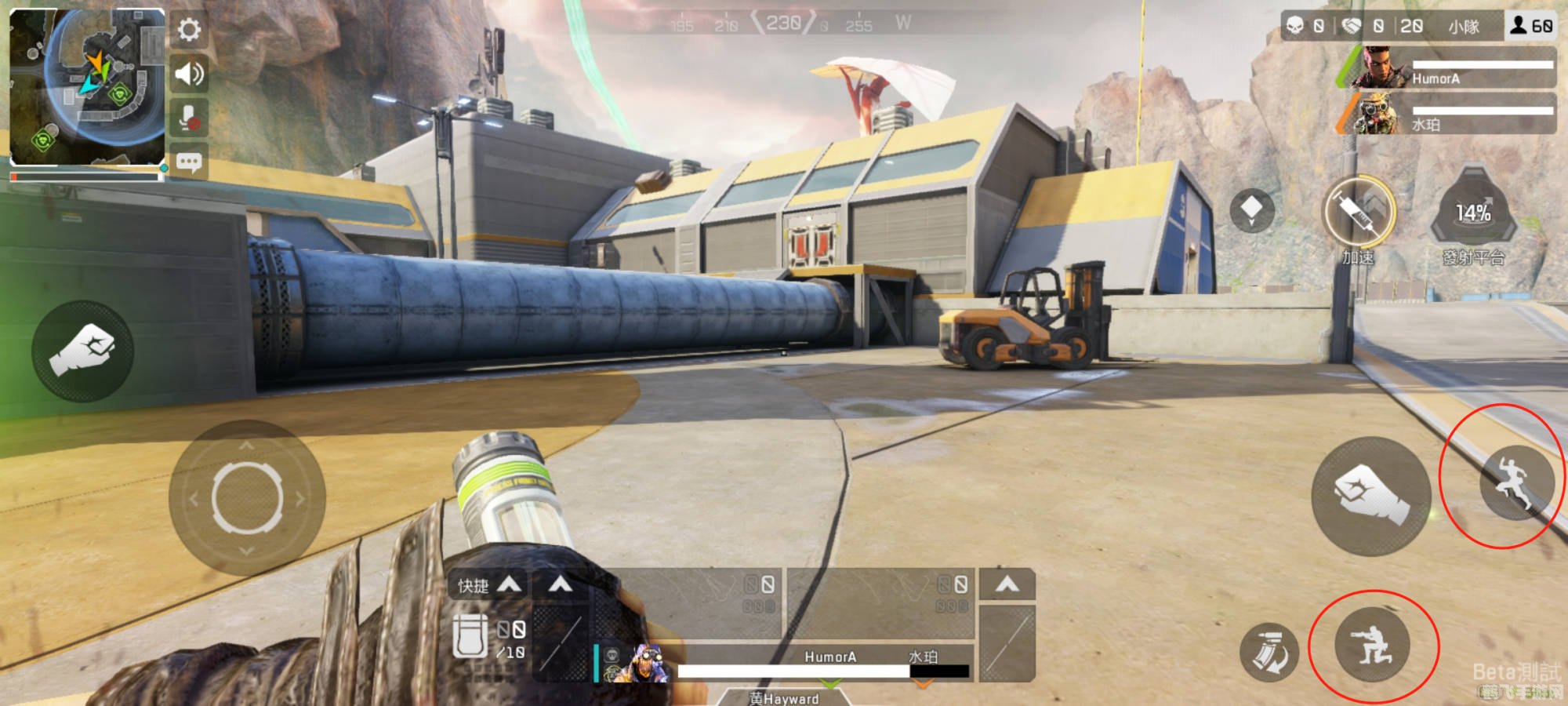Tap the left-side fist melee button

point(82,351)
